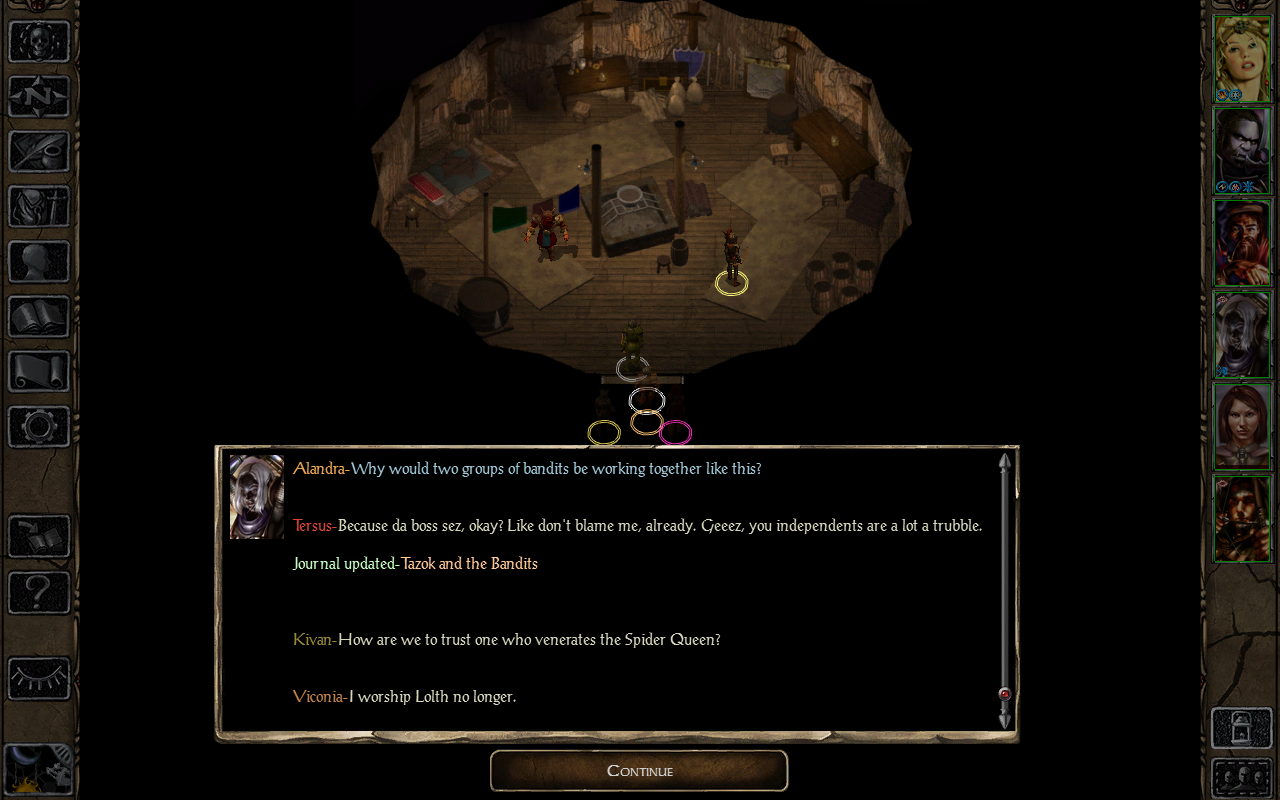
Task: Click Continue to advance the dialogue
Action: coord(639,770)
